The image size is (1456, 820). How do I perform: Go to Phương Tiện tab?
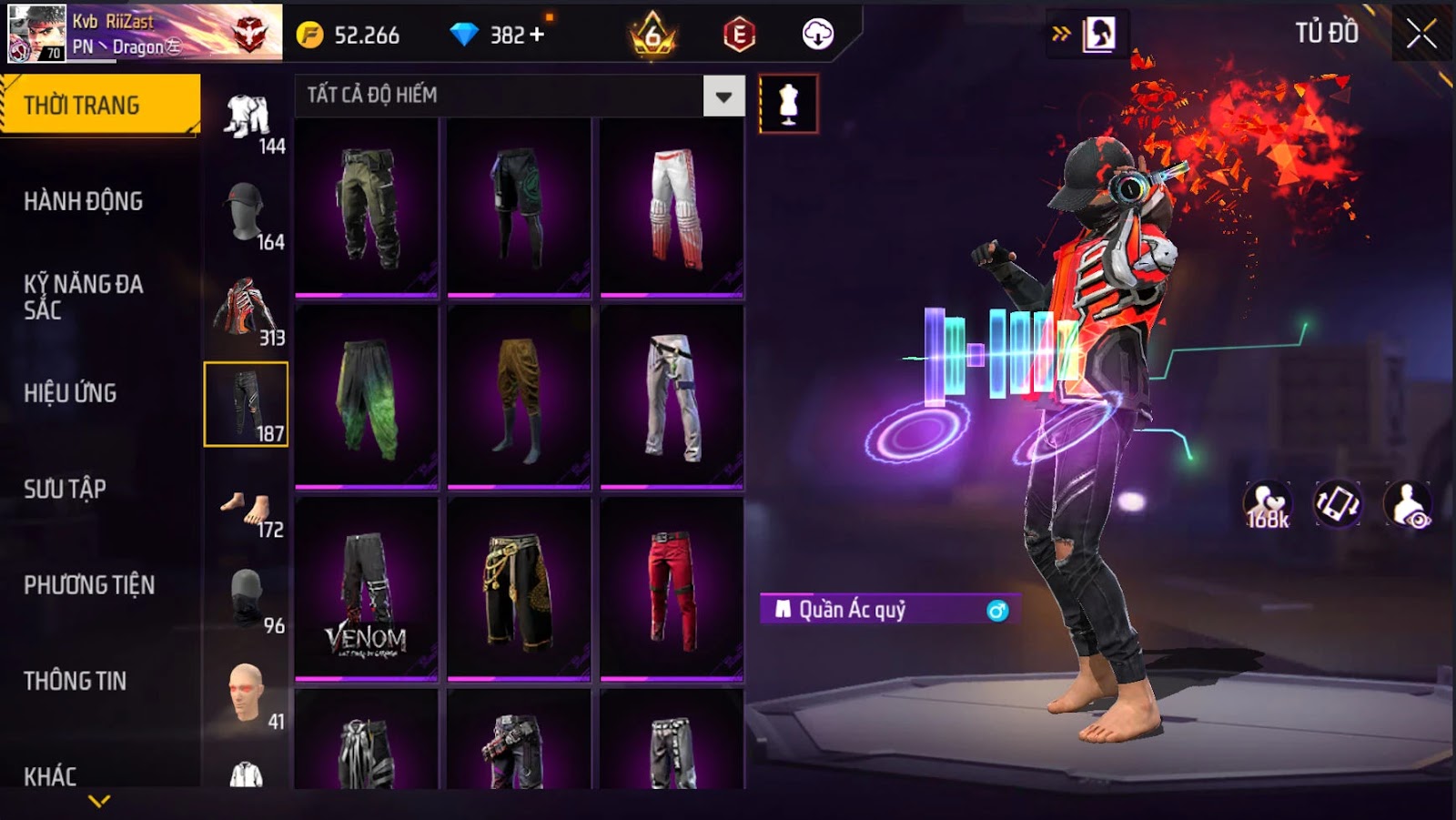pyautogui.click(x=89, y=585)
